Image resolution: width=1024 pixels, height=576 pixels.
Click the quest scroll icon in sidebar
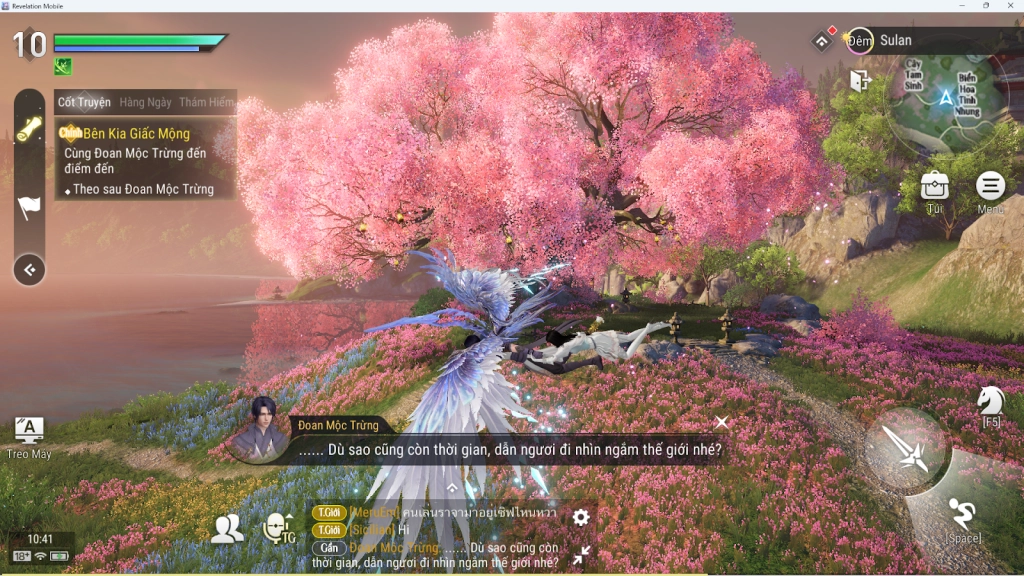[x=29, y=128]
